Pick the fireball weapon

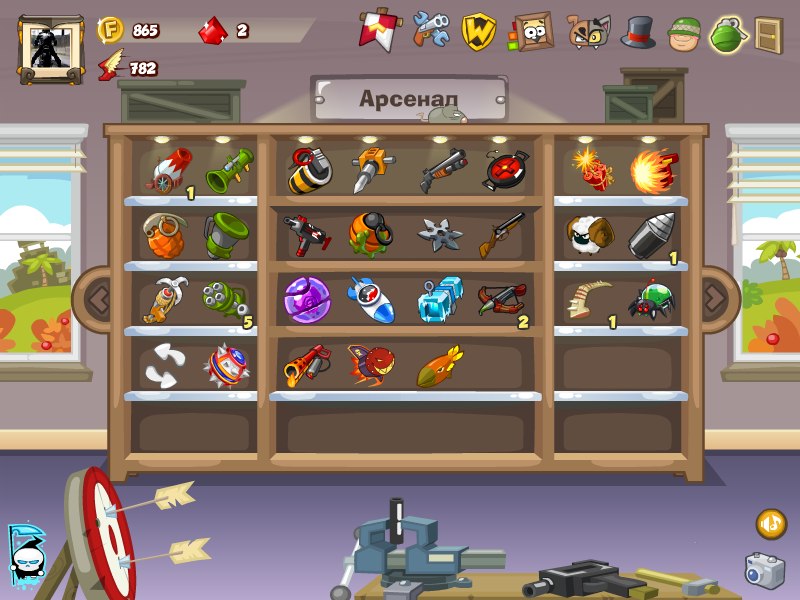(654, 170)
